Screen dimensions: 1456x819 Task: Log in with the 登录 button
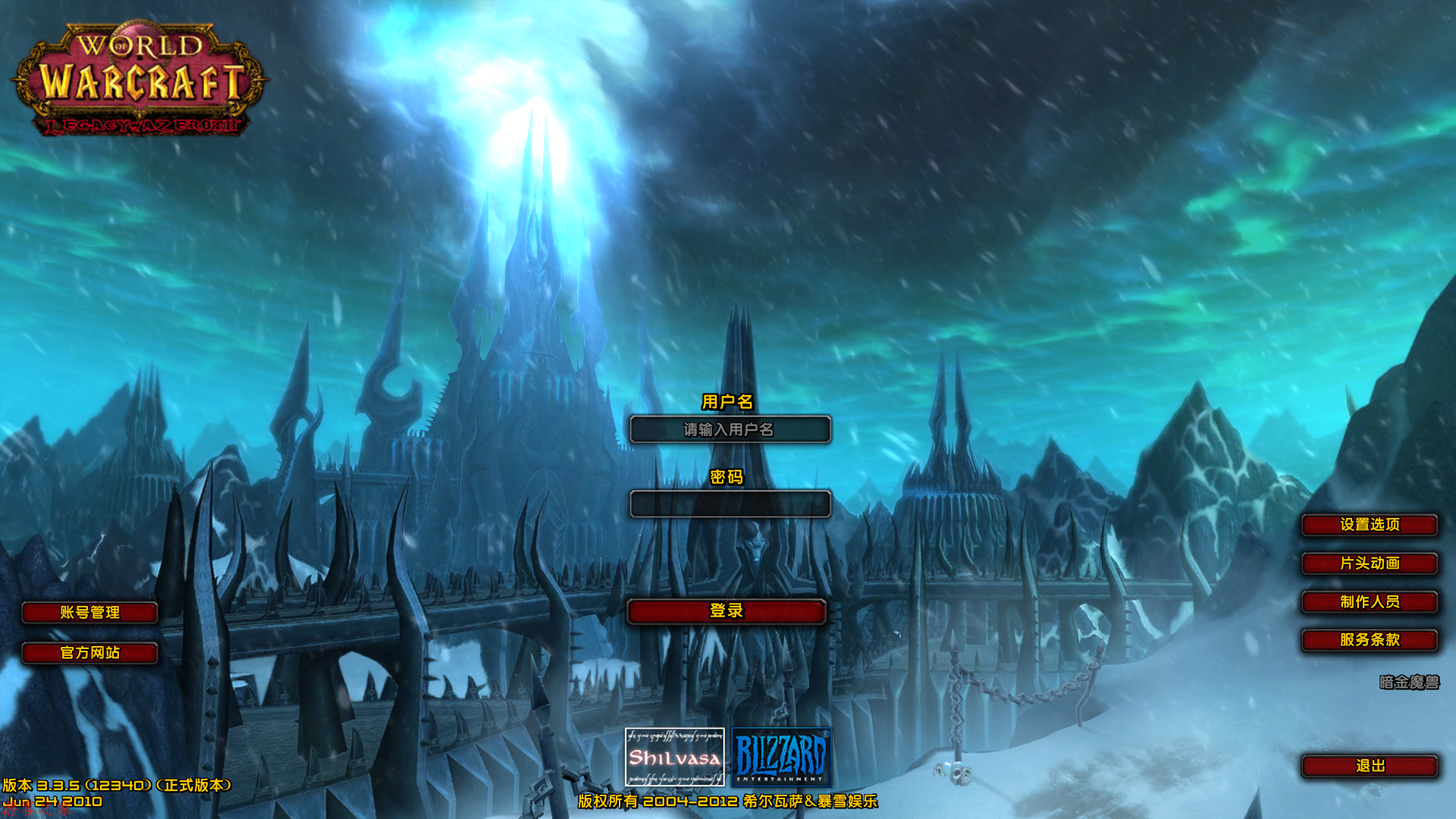[726, 611]
